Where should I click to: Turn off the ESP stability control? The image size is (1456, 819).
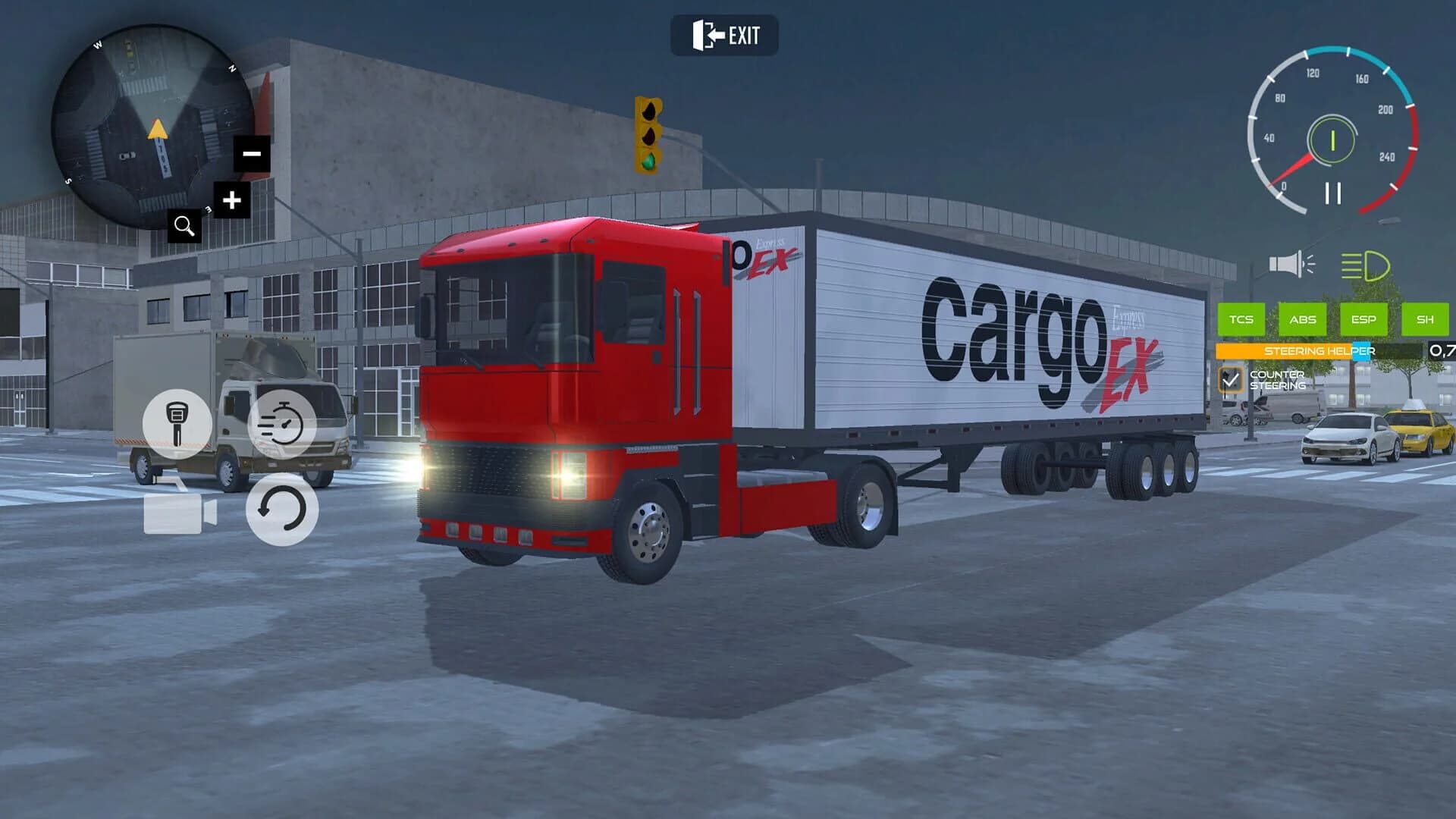tap(1365, 320)
